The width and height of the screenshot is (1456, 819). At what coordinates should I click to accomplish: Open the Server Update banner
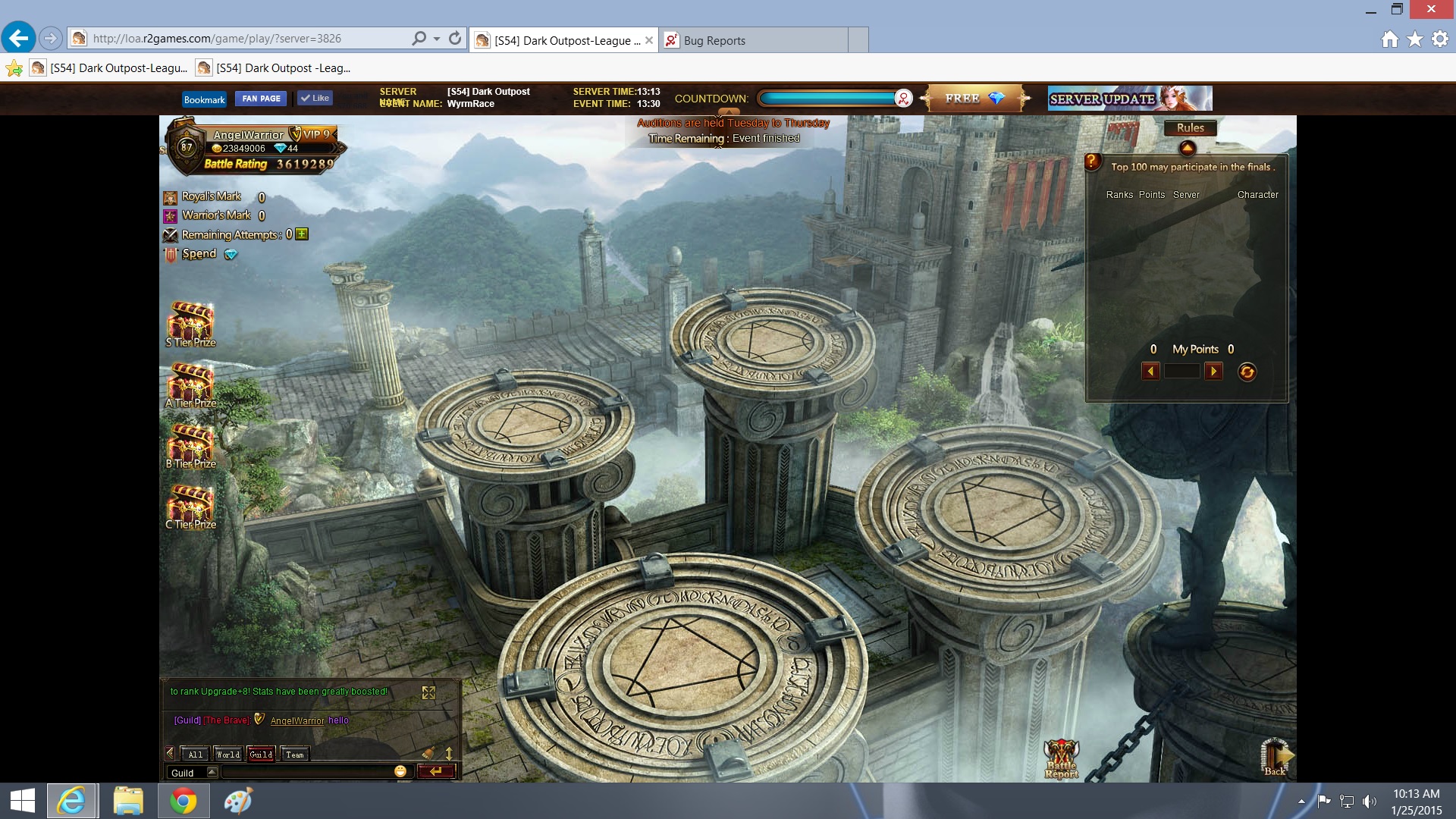(1129, 99)
